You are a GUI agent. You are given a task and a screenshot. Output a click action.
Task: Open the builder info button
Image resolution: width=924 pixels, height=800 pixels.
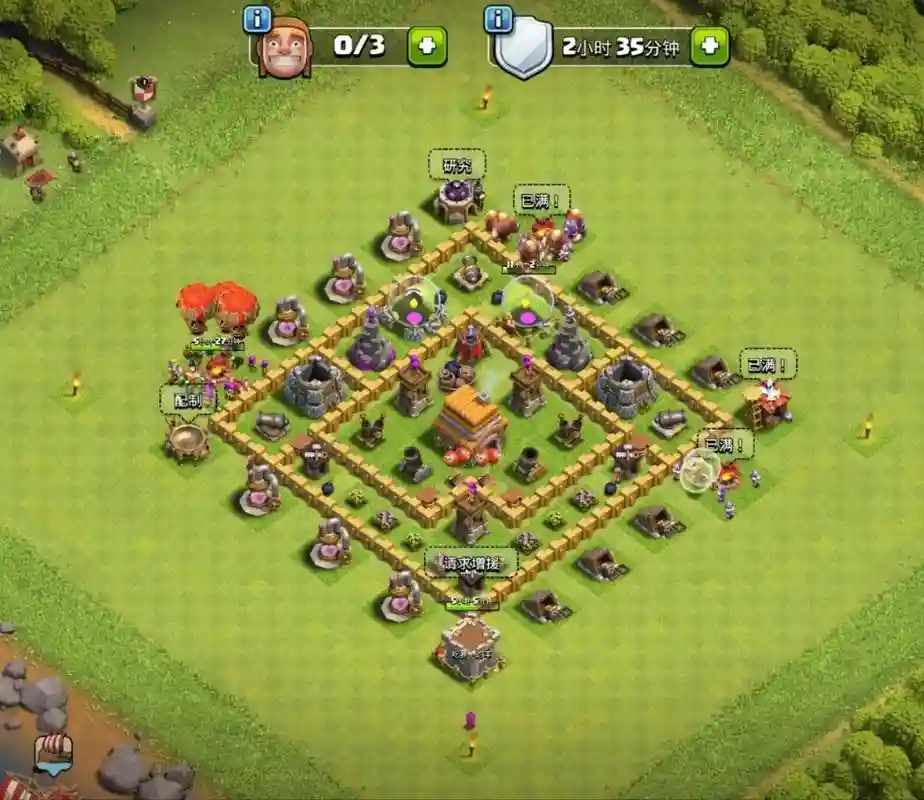258,19
